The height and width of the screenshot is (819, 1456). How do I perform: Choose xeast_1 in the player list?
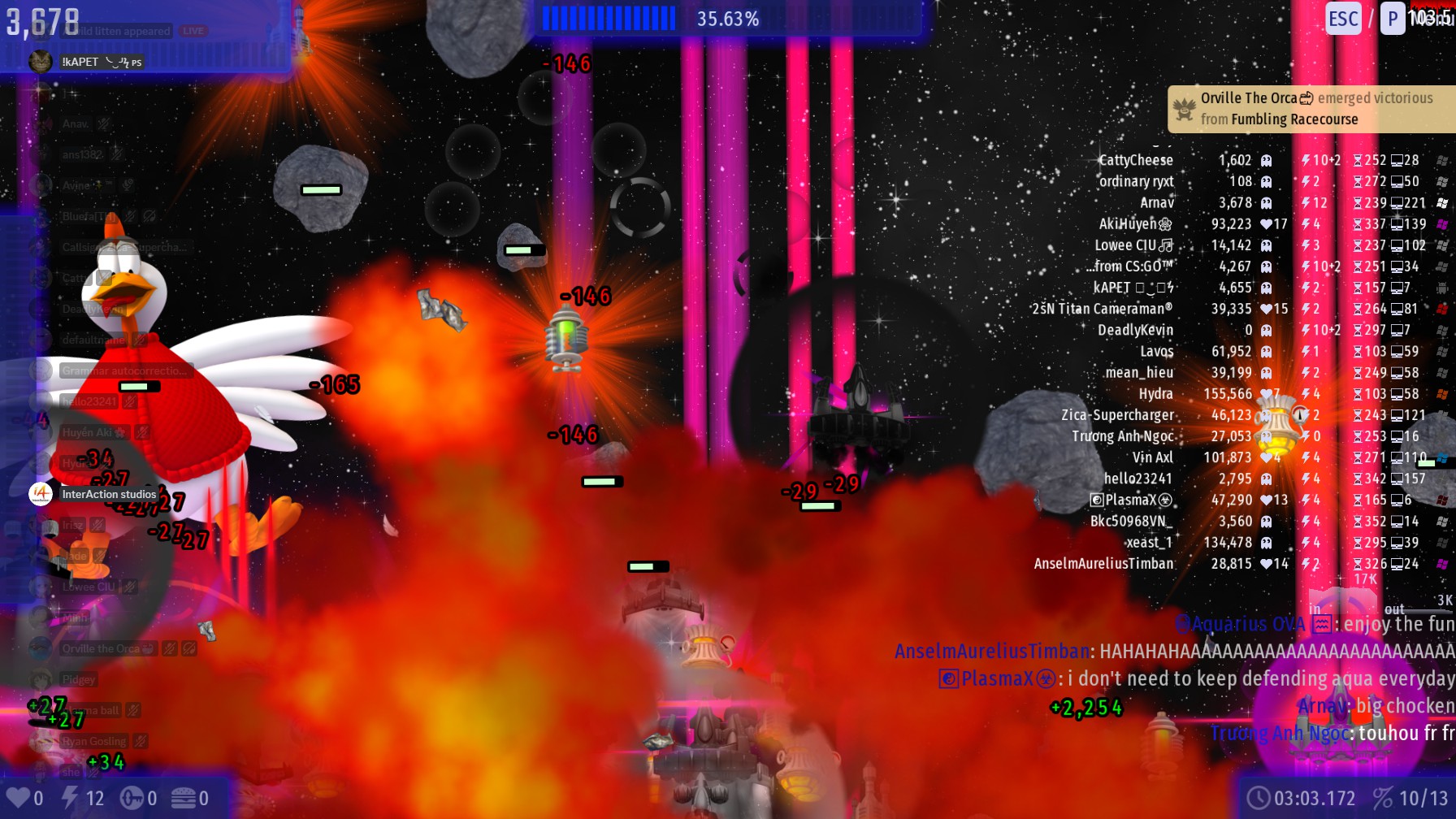(1149, 543)
